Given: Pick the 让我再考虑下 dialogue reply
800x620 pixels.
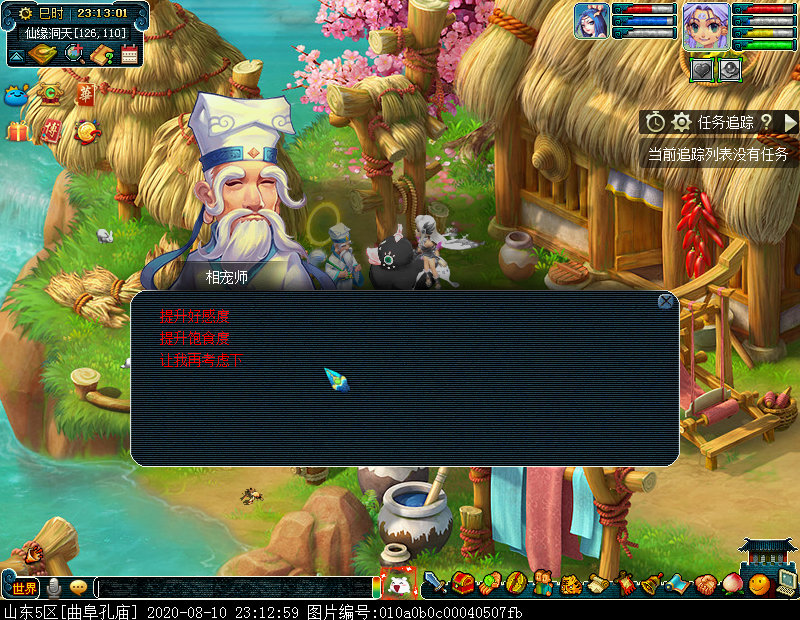Looking at the screenshot, I should coord(201,360).
